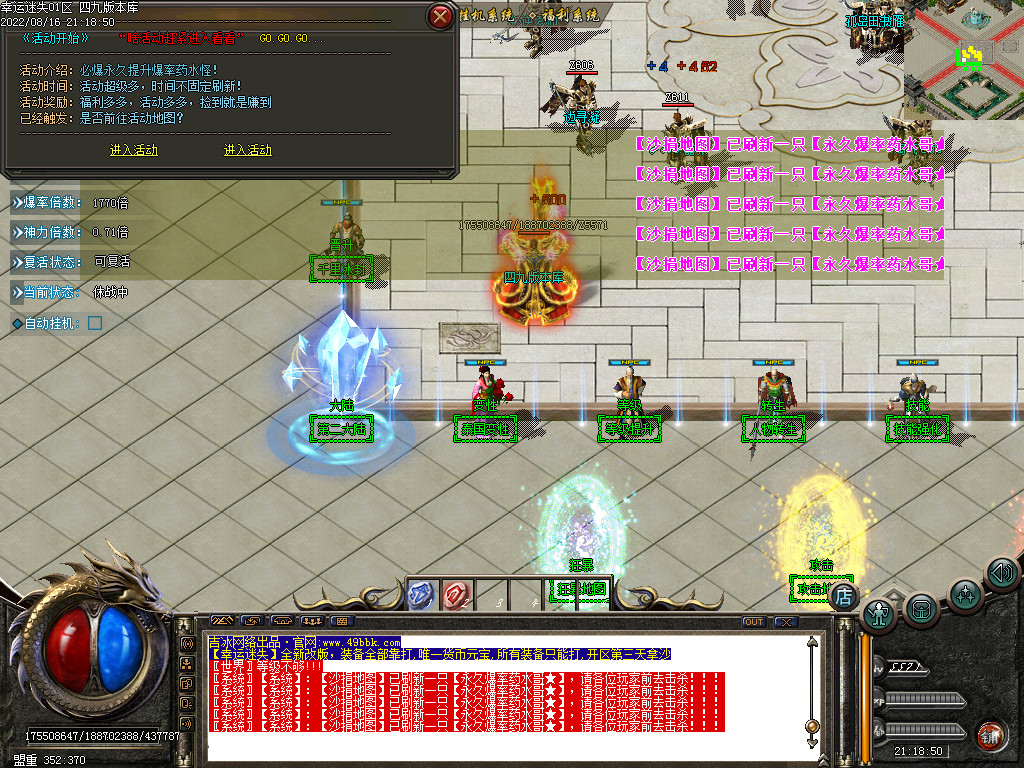The image size is (1024, 768).
Task: Open the 福利系统 welfare menu
Action: pyautogui.click(x=565, y=15)
